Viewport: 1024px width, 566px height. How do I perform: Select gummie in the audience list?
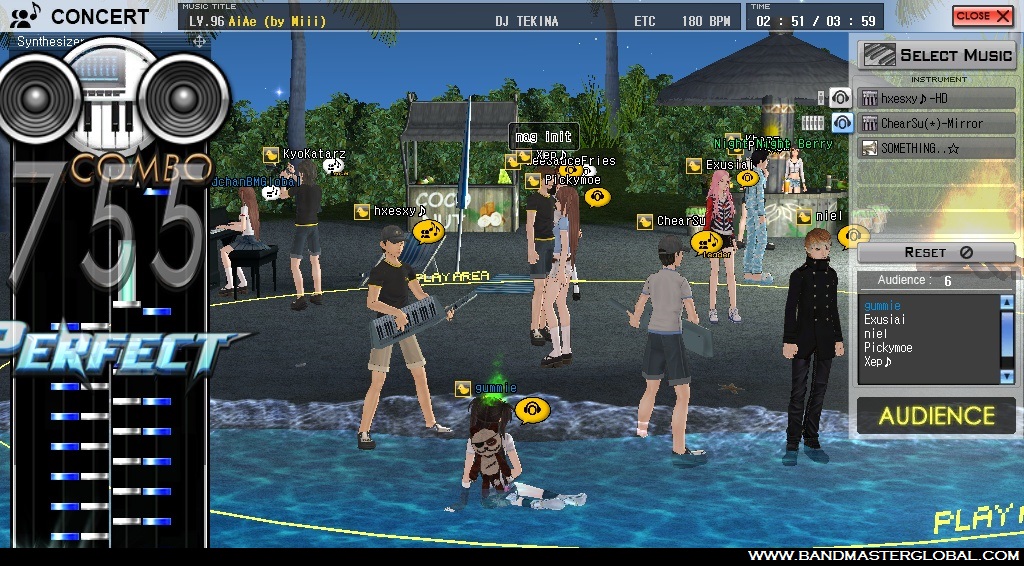tap(883, 306)
